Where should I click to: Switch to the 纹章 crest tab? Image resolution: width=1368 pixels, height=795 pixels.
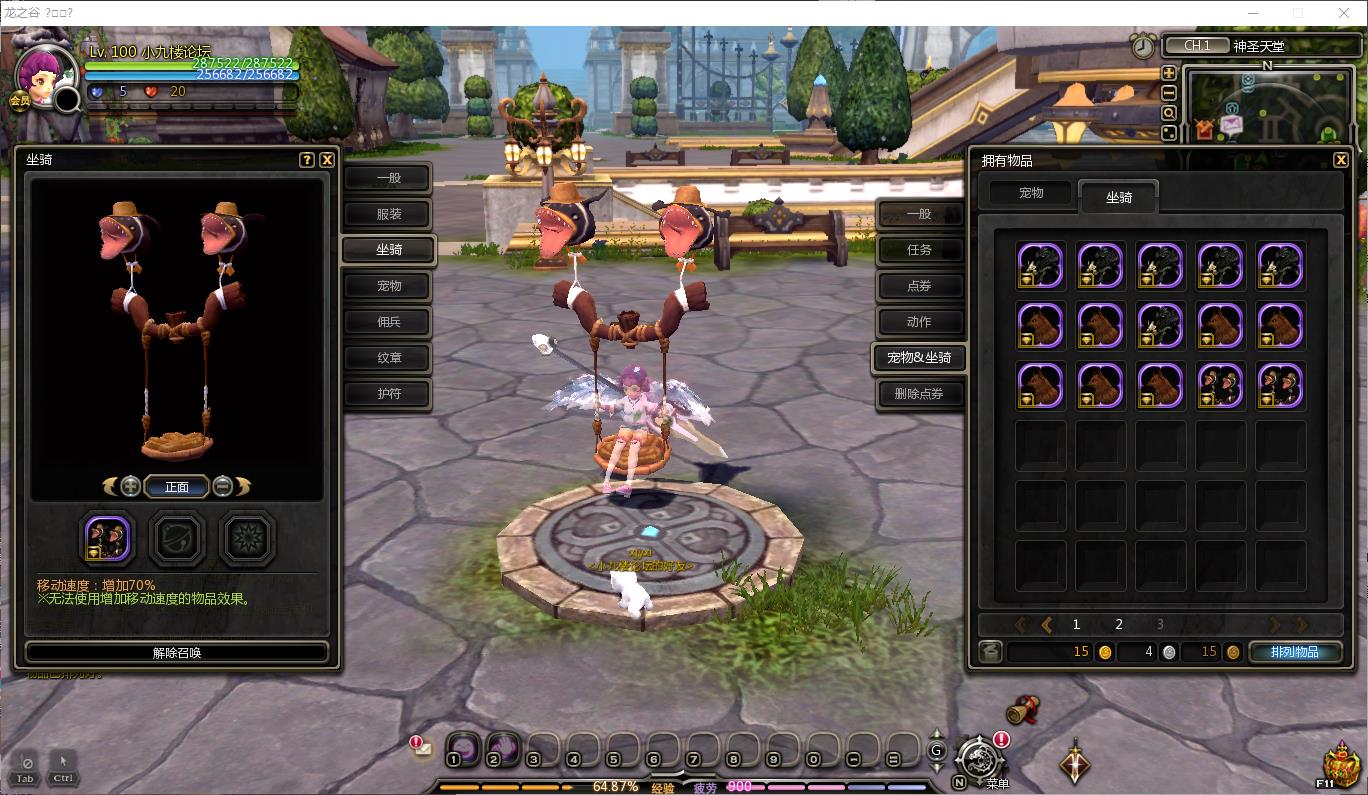[389, 358]
